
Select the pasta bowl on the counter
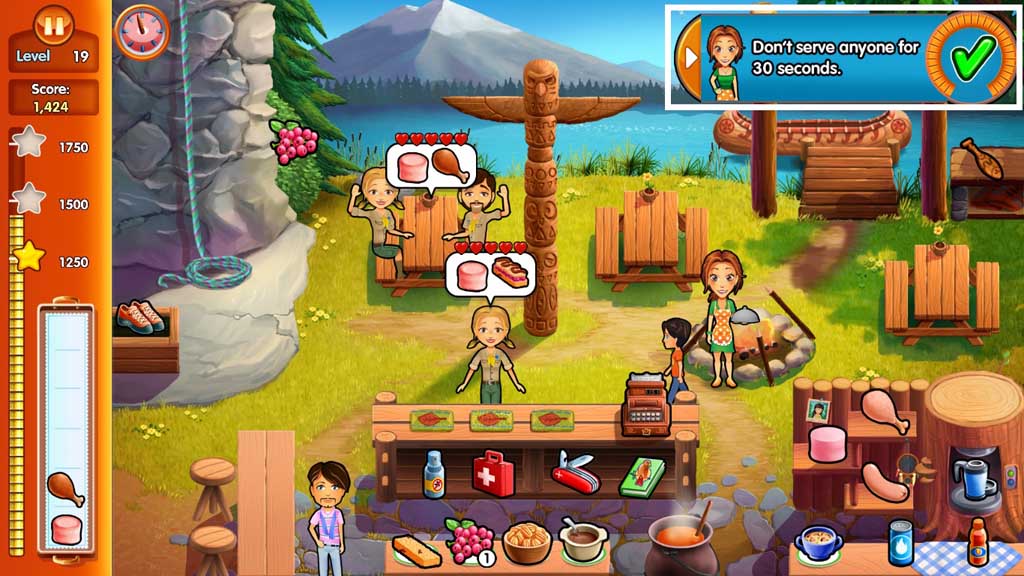point(527,543)
